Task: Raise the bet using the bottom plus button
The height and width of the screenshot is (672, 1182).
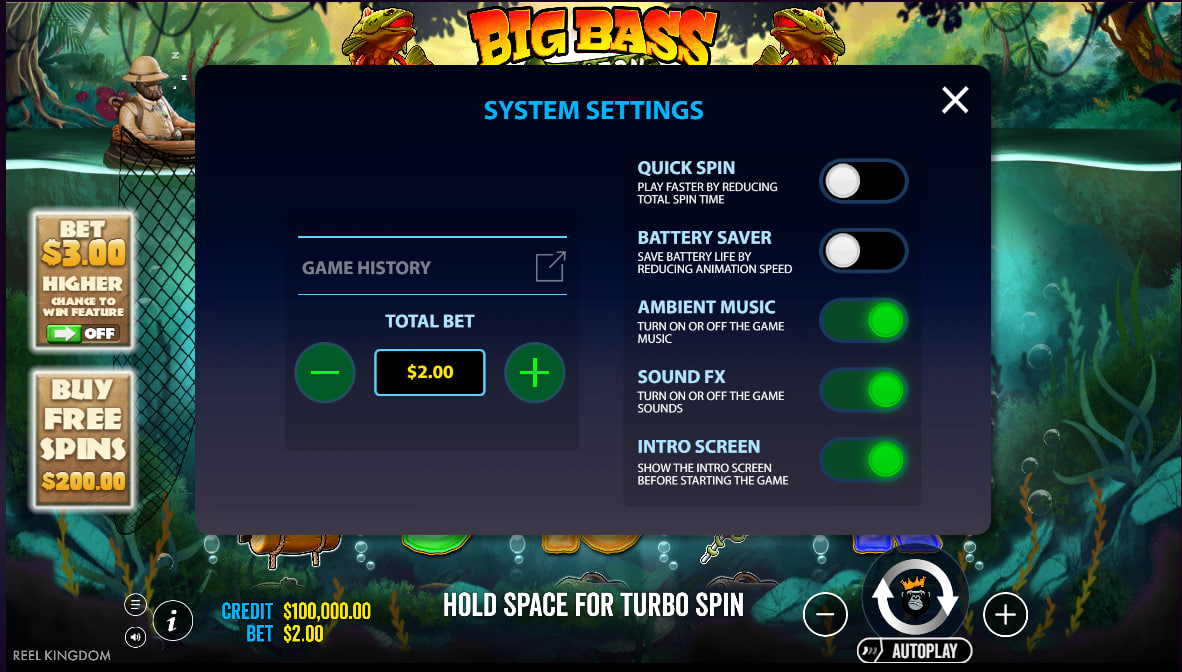Action: pyautogui.click(x=1005, y=615)
